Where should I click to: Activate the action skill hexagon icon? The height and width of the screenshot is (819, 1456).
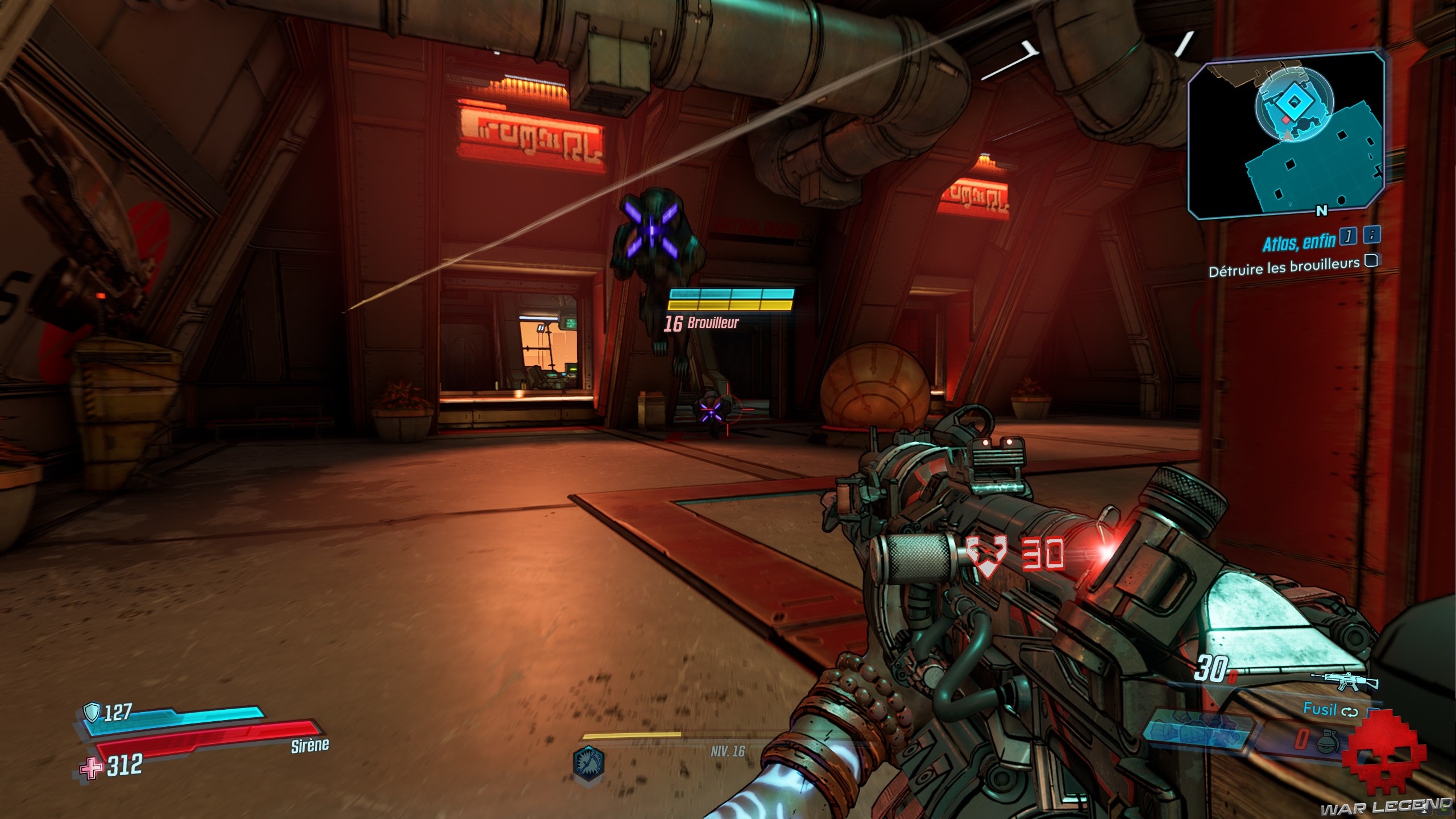[589, 762]
